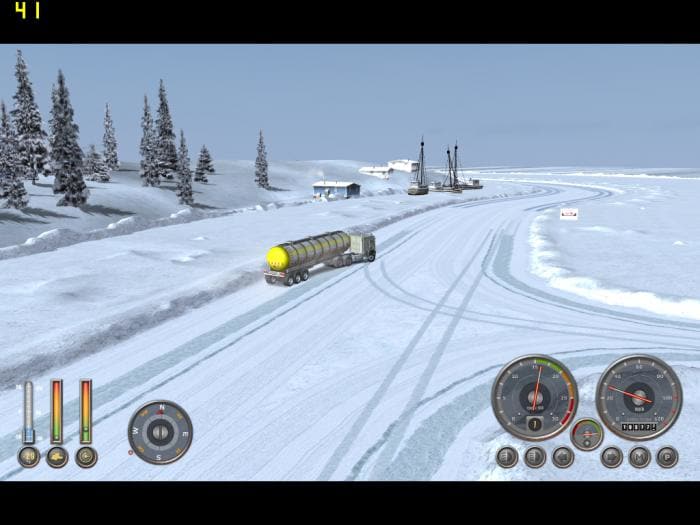The height and width of the screenshot is (525, 700).
Task: Toggle the low-beam headlights button
Action: pos(507,457)
